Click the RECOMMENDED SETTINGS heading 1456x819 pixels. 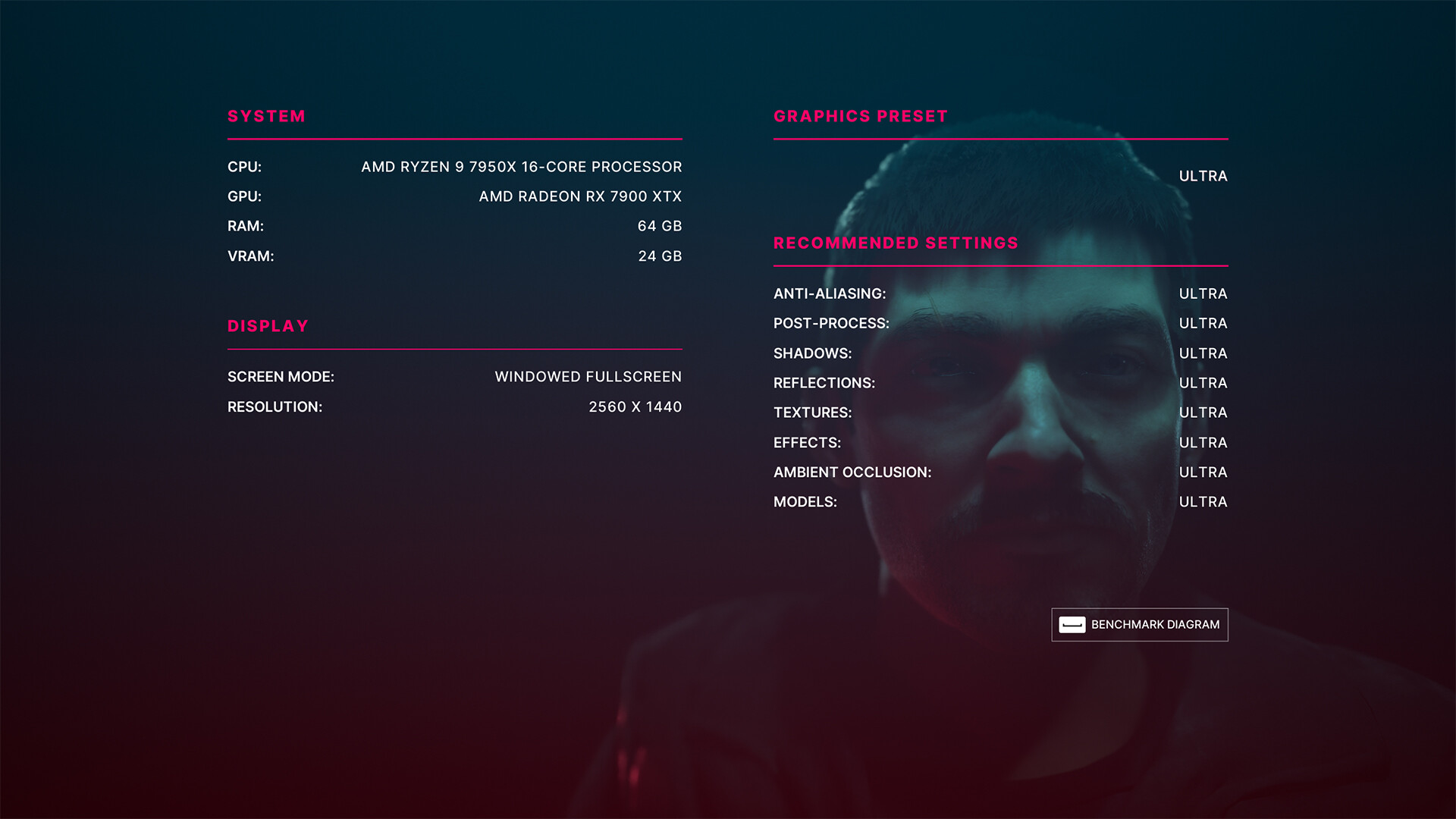pyautogui.click(x=896, y=243)
